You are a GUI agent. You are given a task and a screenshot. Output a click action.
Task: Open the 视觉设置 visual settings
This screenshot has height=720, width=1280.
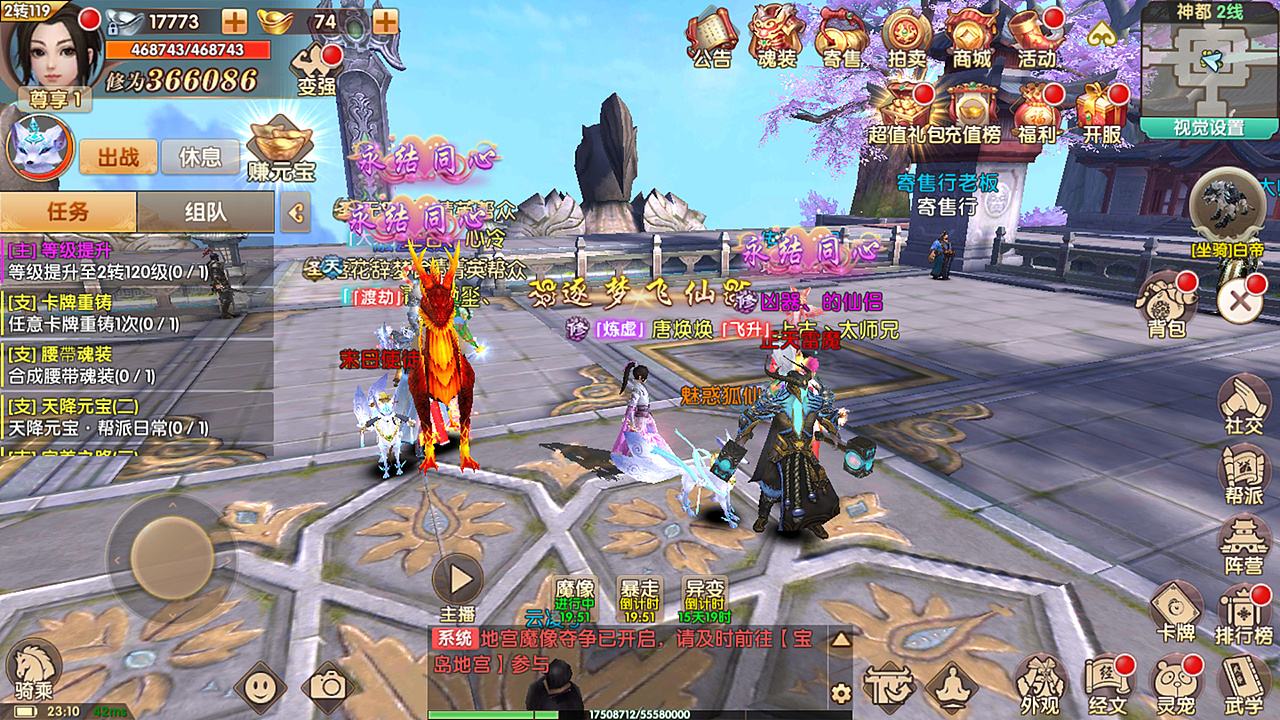tap(1210, 129)
